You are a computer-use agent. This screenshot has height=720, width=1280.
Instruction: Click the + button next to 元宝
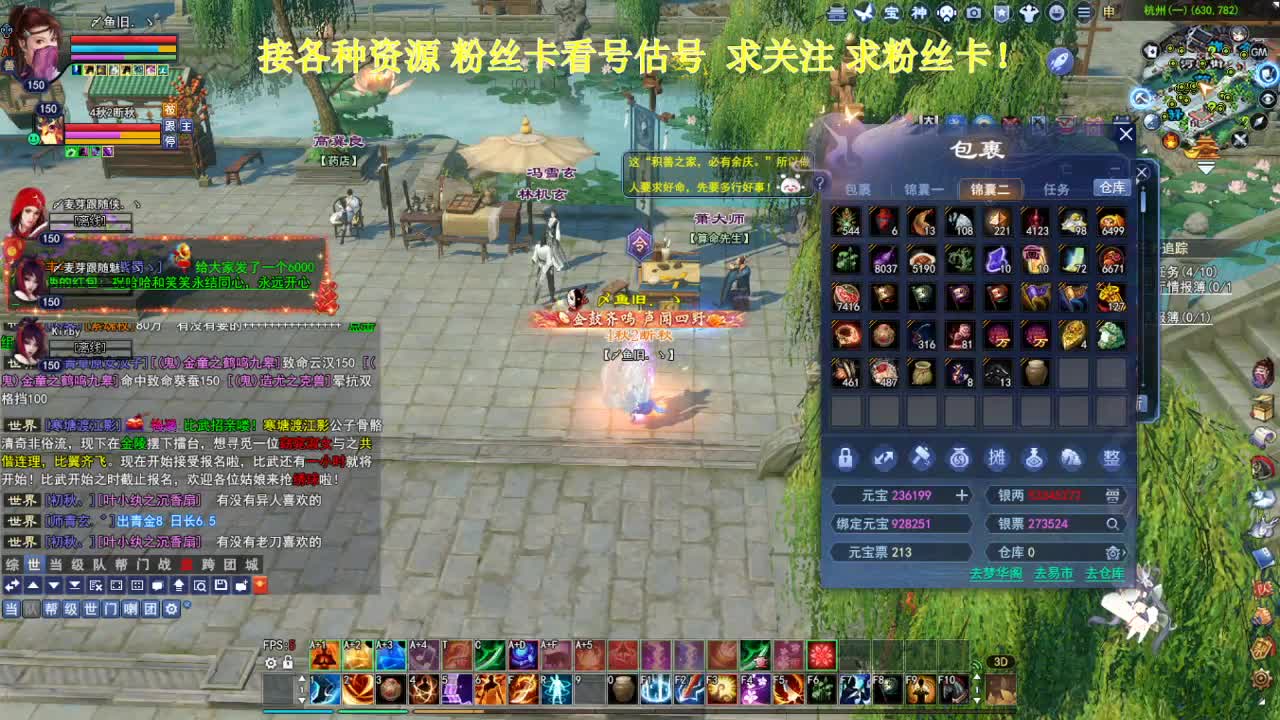pos(963,495)
